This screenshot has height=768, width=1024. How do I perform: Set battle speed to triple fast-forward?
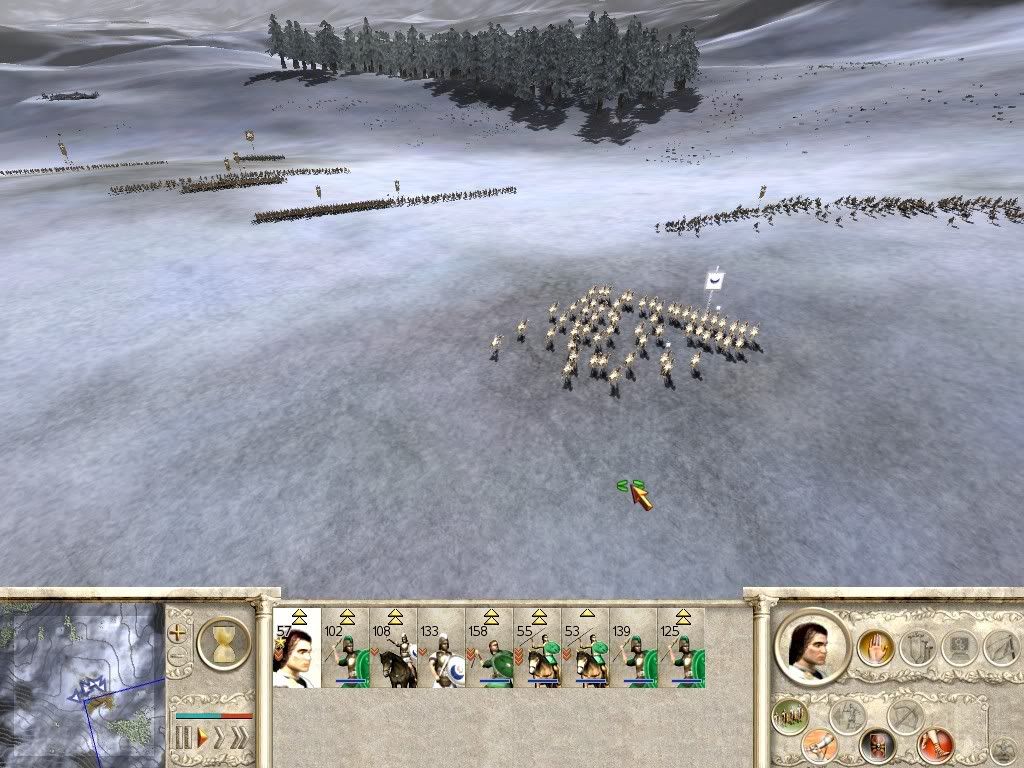coord(238,739)
